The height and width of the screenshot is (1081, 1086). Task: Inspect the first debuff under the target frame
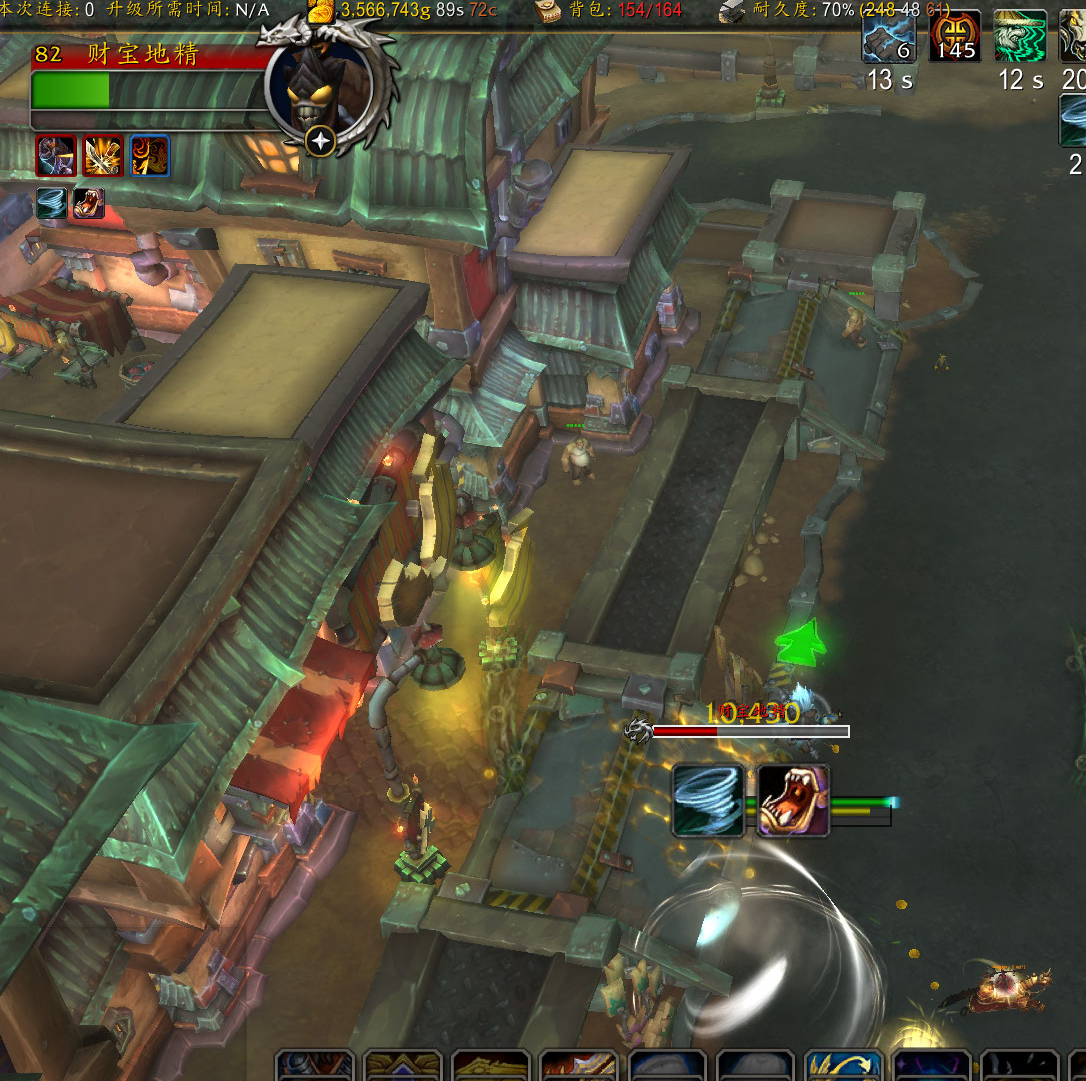[56, 156]
